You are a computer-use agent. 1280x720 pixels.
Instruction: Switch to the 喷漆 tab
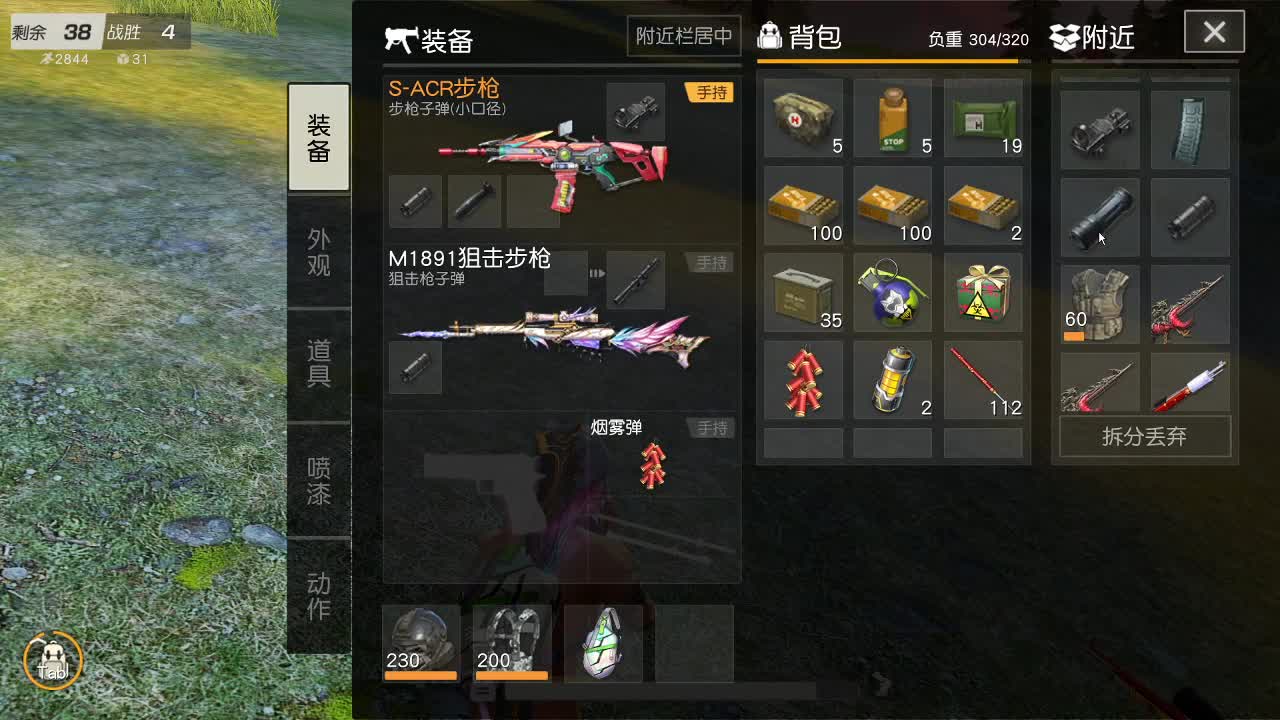click(x=318, y=484)
